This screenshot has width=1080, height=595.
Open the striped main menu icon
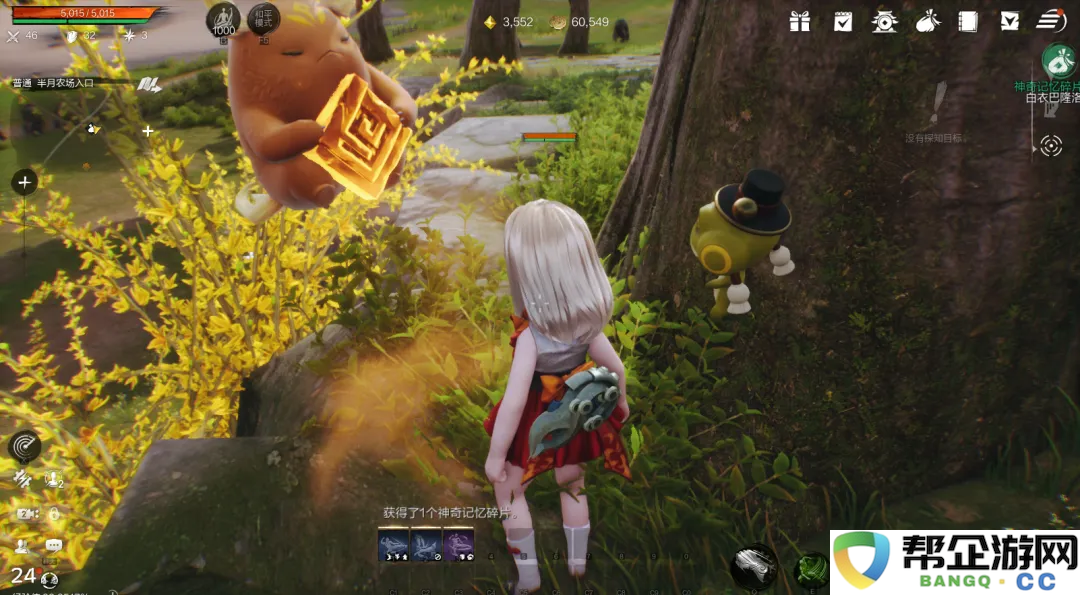coord(1050,20)
